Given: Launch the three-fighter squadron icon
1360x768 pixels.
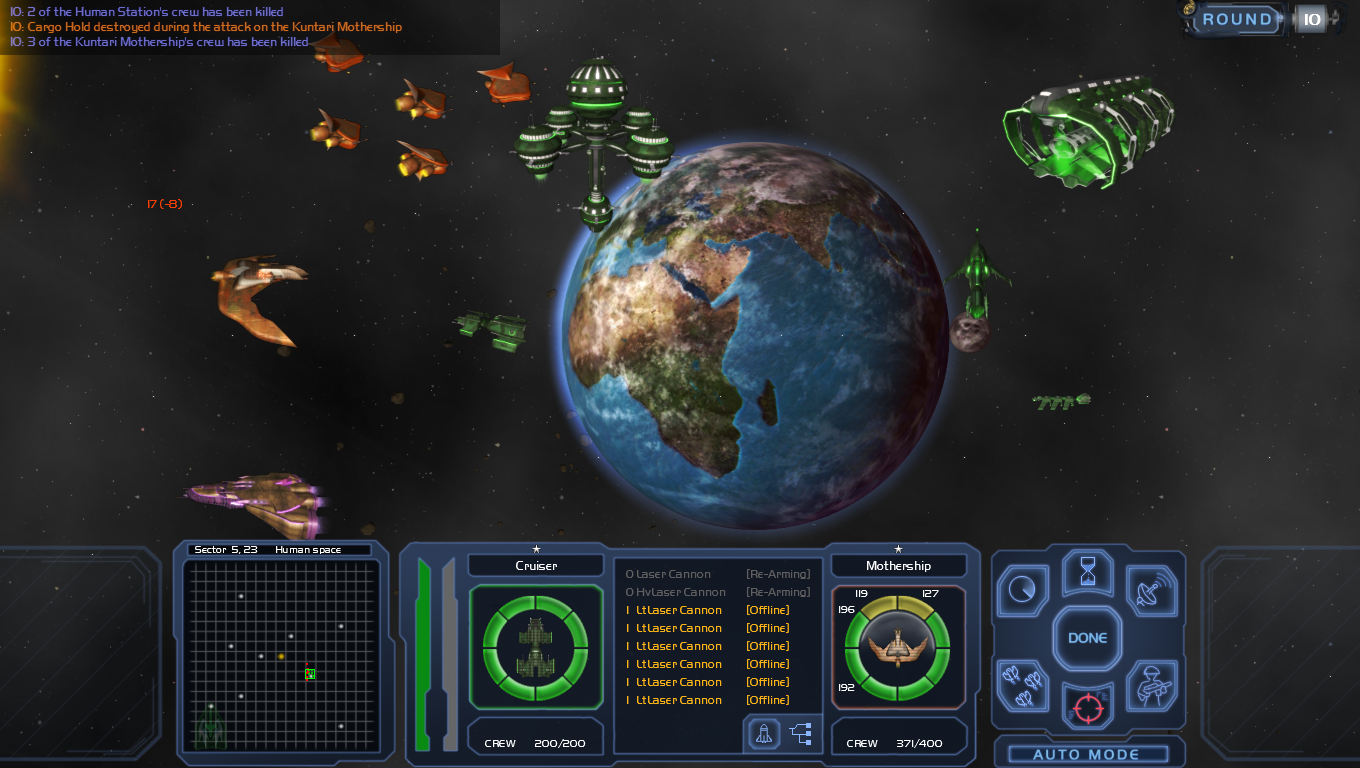Looking at the screenshot, I should tap(1022, 686).
